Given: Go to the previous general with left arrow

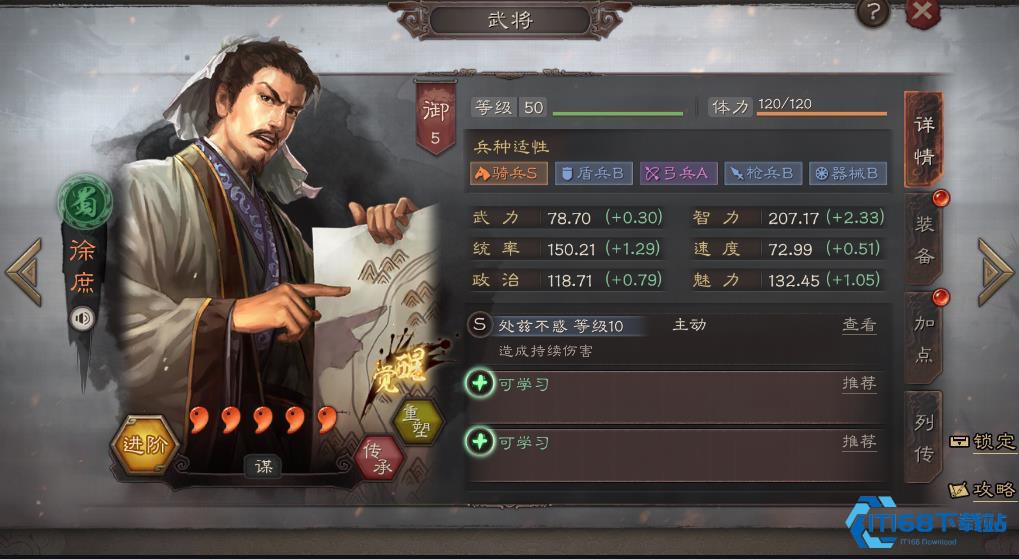Looking at the screenshot, I should pyautogui.click(x=24, y=271).
